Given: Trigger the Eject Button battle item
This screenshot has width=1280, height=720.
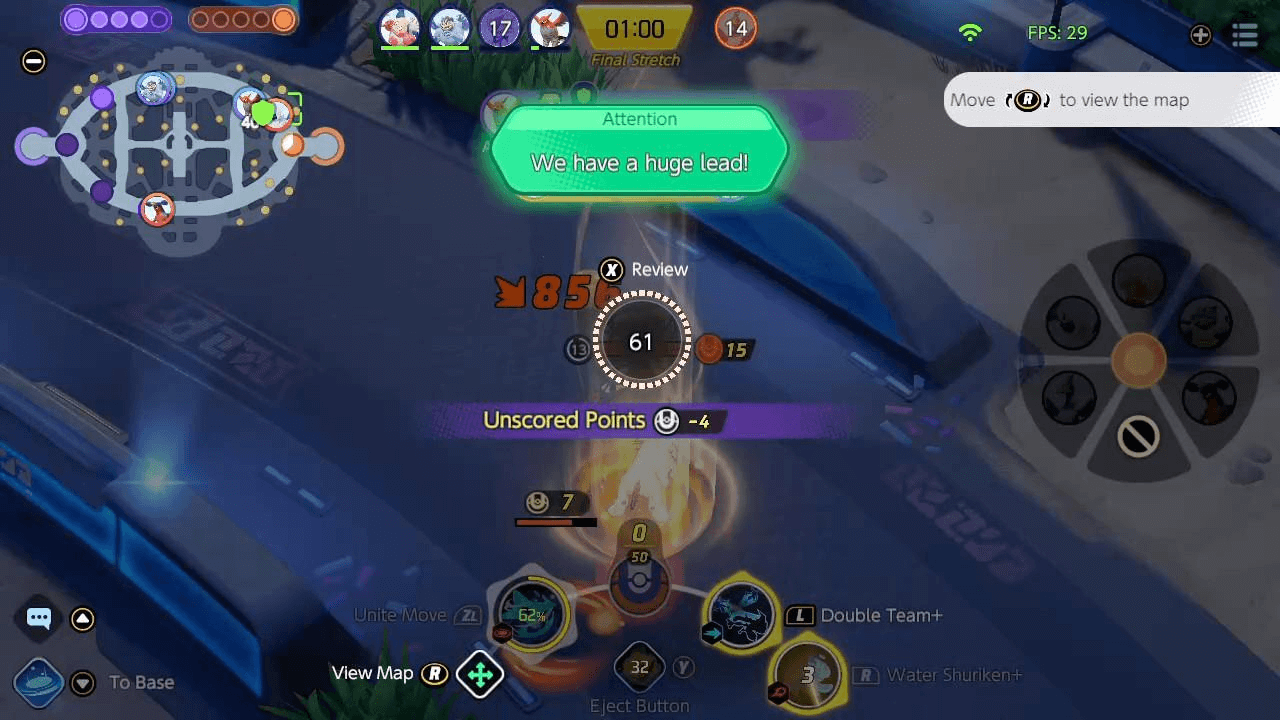Looking at the screenshot, I should (640, 667).
